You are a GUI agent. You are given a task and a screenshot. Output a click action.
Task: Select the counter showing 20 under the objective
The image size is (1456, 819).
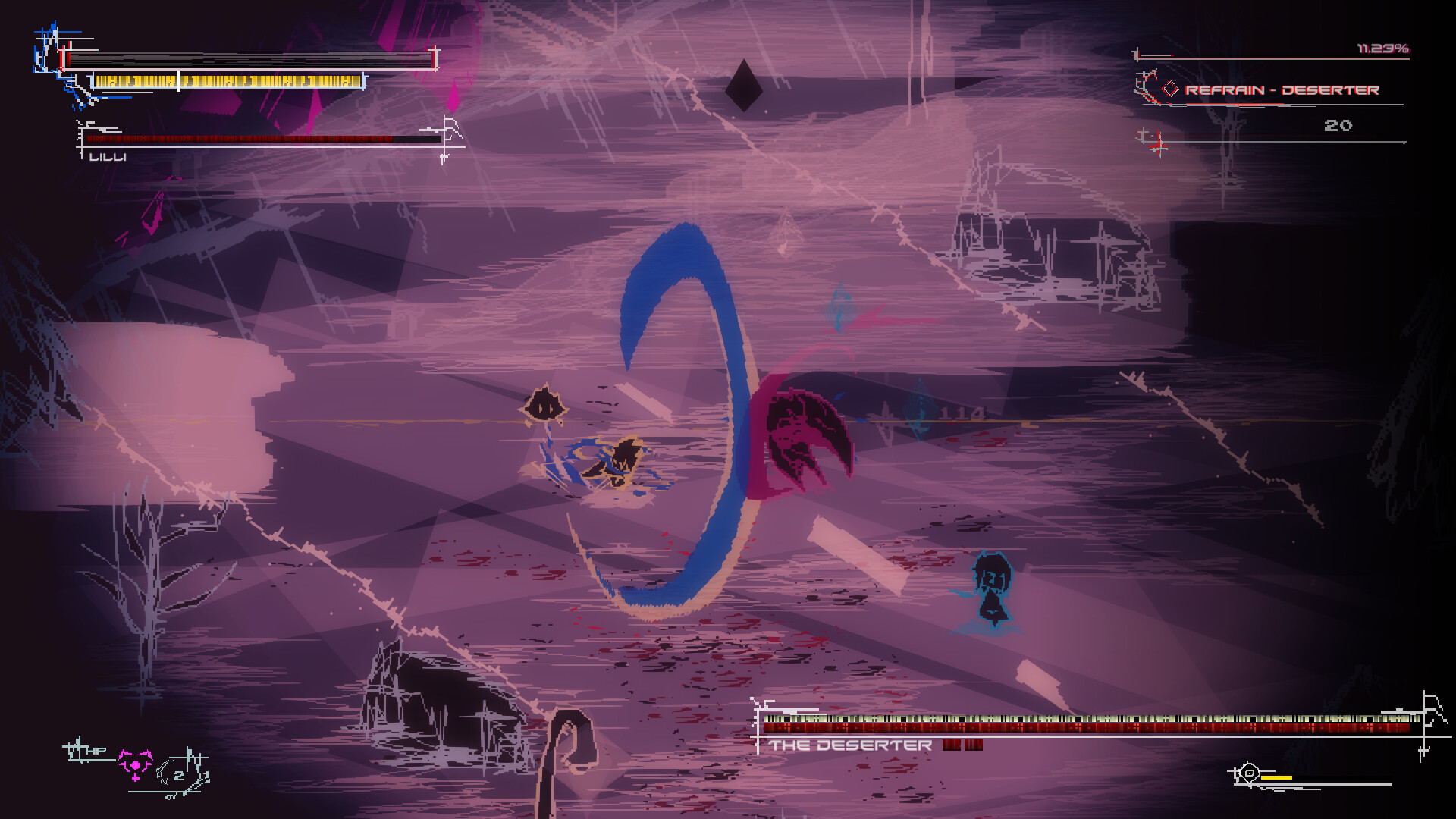1339,124
